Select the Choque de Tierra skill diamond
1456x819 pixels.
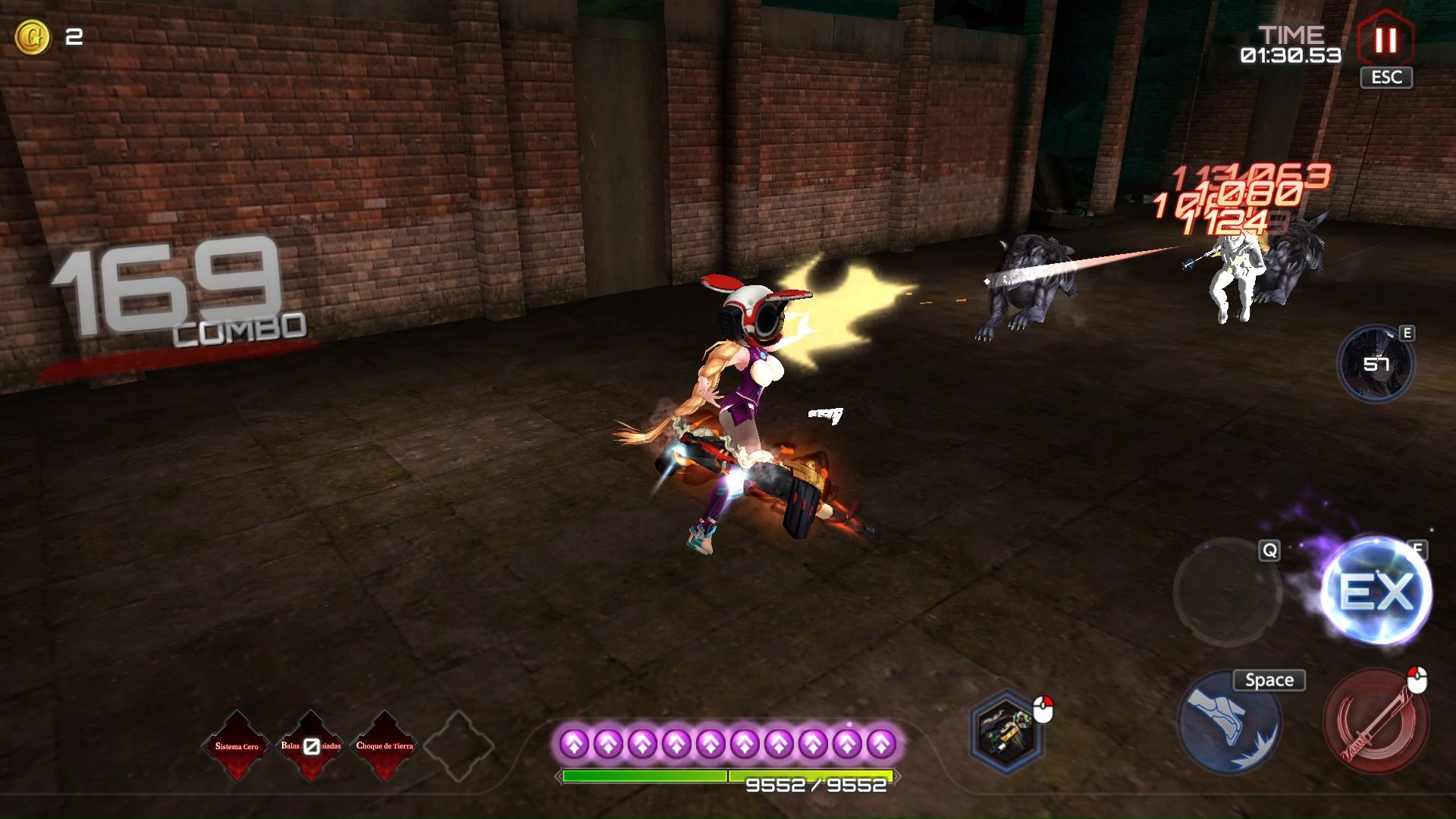pos(384,746)
